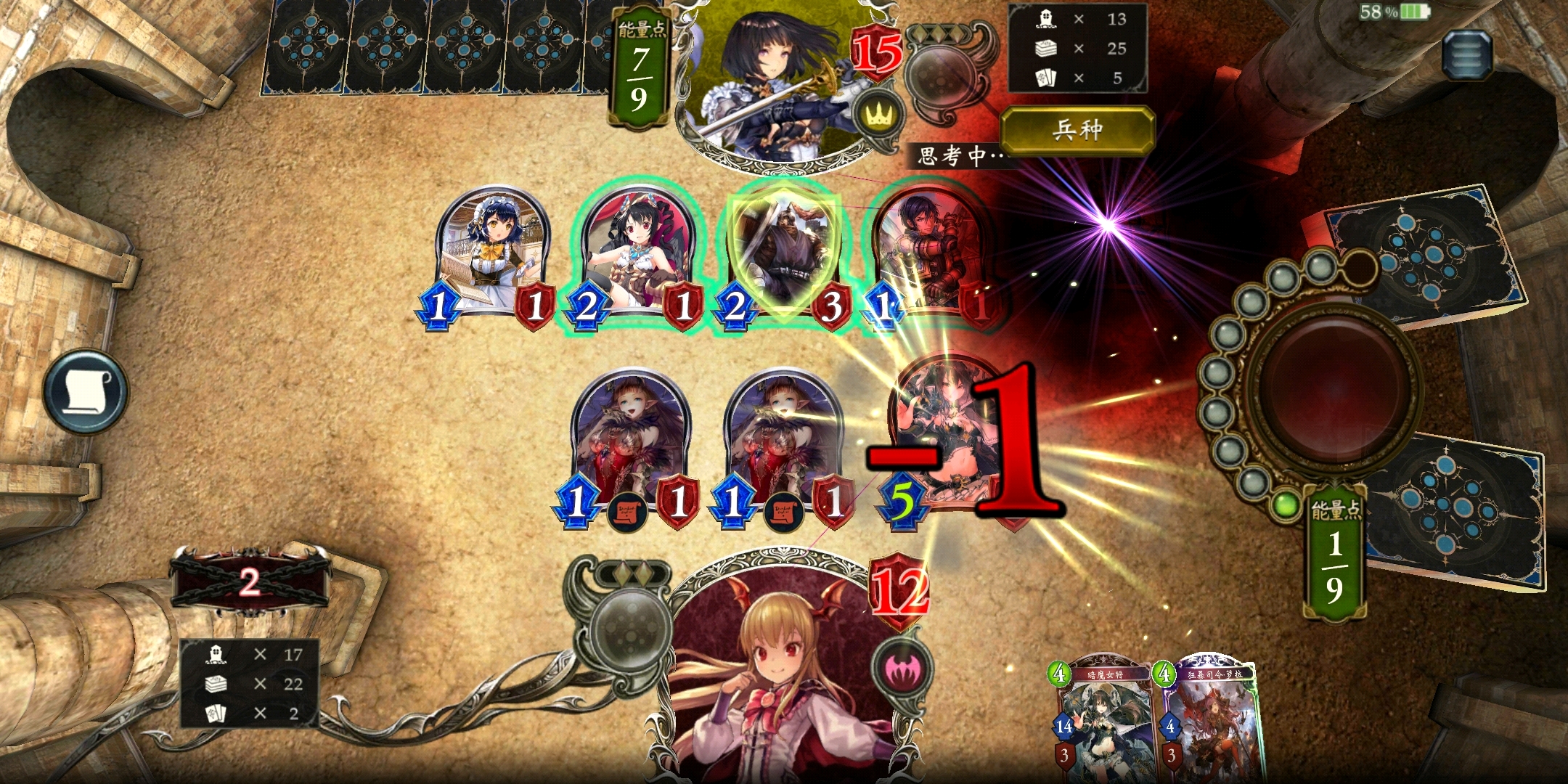View the opponent's deck and graveyard counts

(1077, 49)
